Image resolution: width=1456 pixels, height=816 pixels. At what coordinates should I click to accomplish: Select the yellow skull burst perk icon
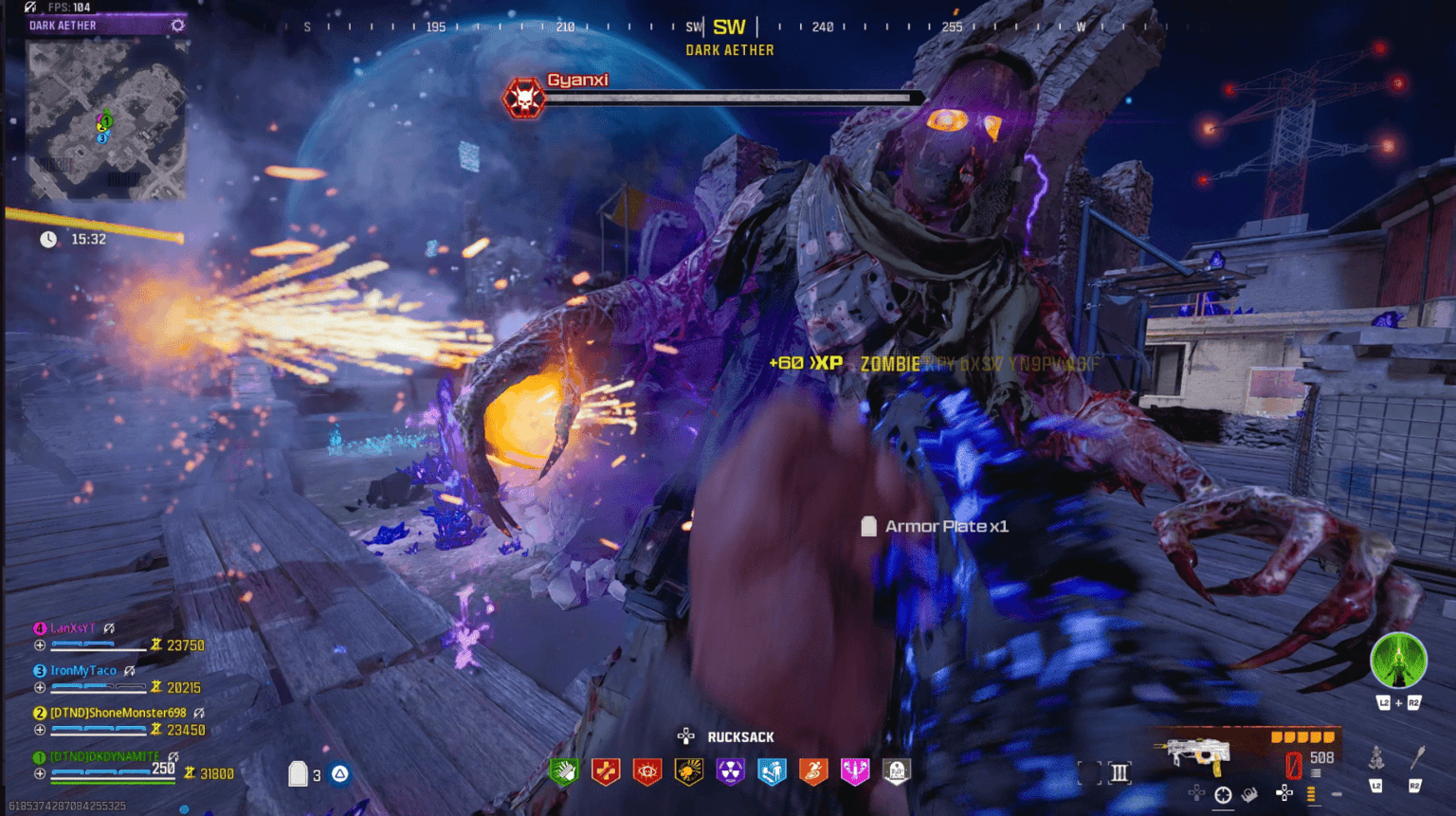(x=689, y=771)
